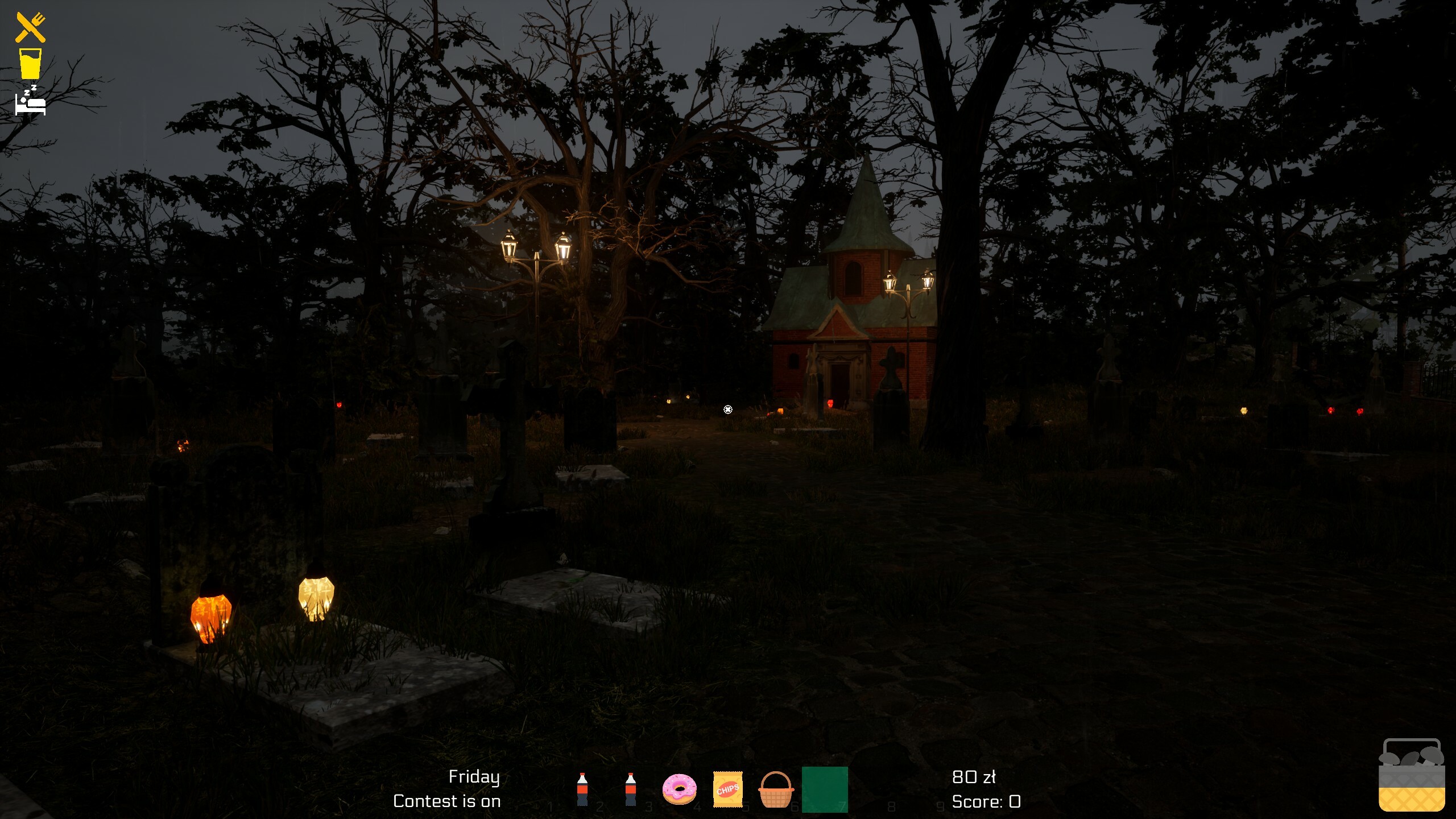Click the '80 zł' money counter
The width and height of the screenshot is (1456, 819).
click(974, 777)
